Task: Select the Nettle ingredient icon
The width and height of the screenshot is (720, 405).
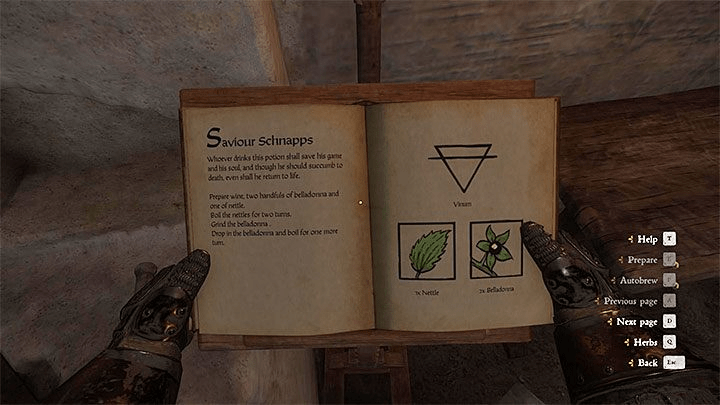Action: pyautogui.click(x=426, y=250)
